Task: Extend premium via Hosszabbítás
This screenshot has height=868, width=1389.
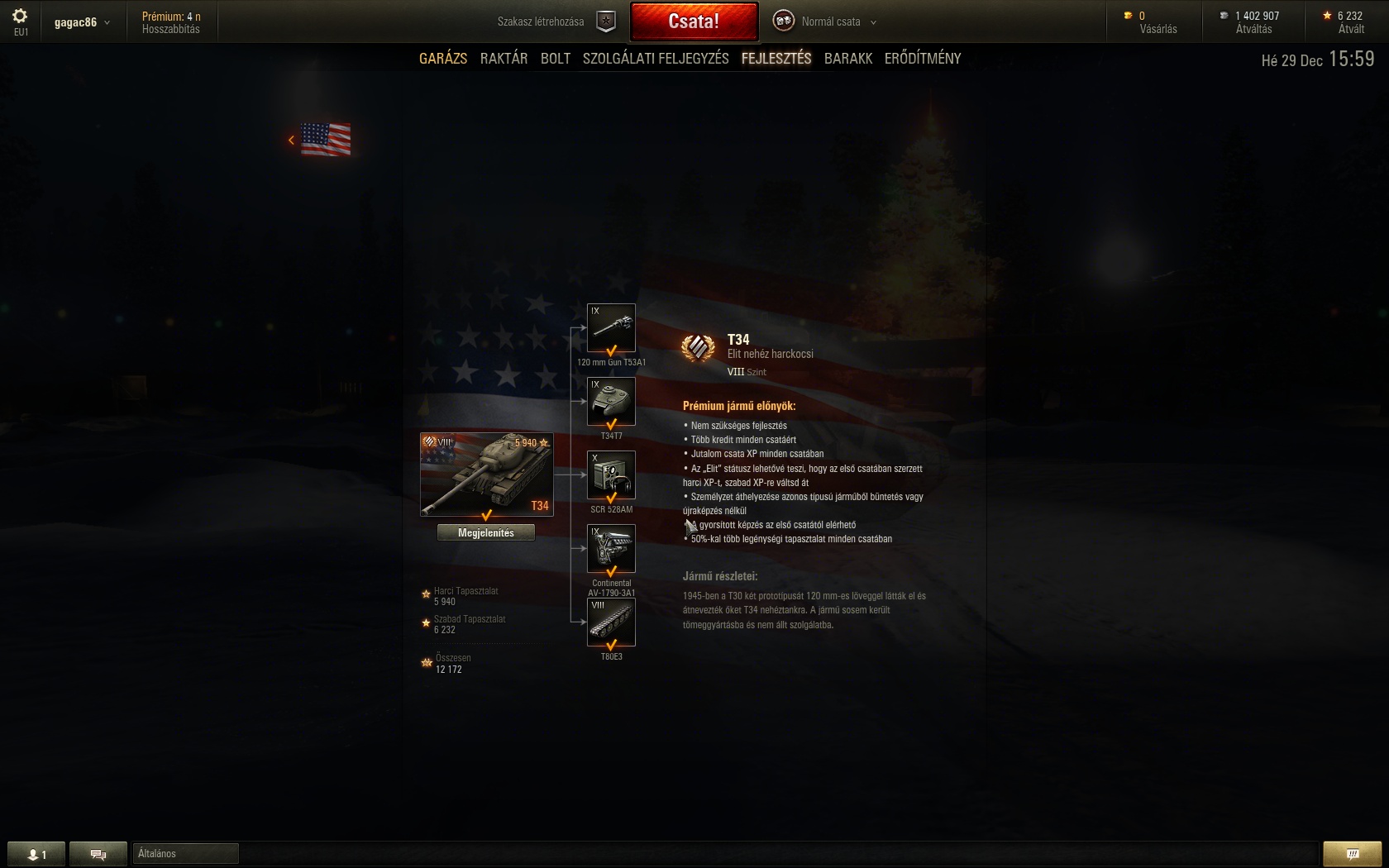Action: click(171, 29)
